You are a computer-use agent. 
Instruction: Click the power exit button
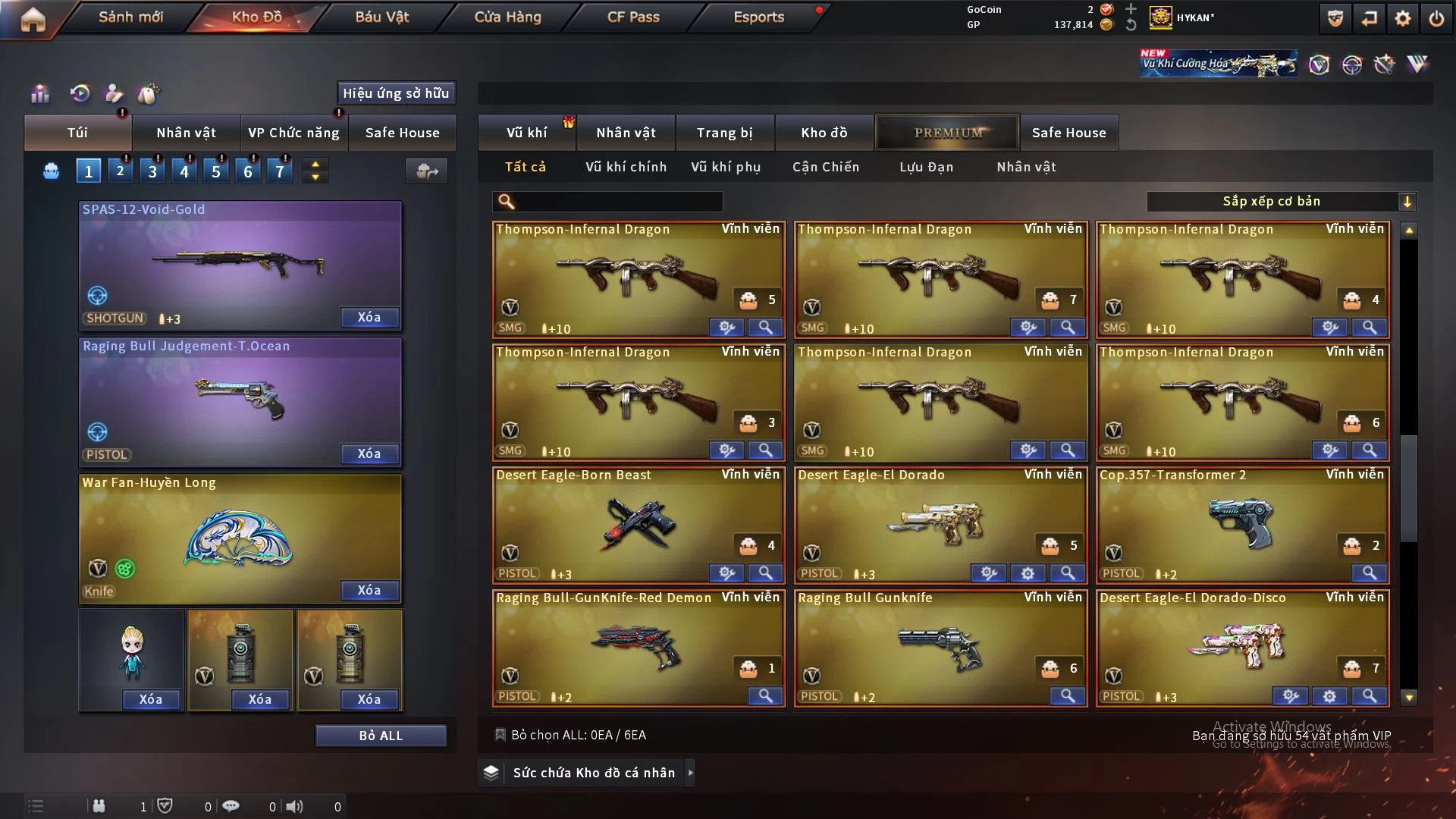click(x=1436, y=18)
